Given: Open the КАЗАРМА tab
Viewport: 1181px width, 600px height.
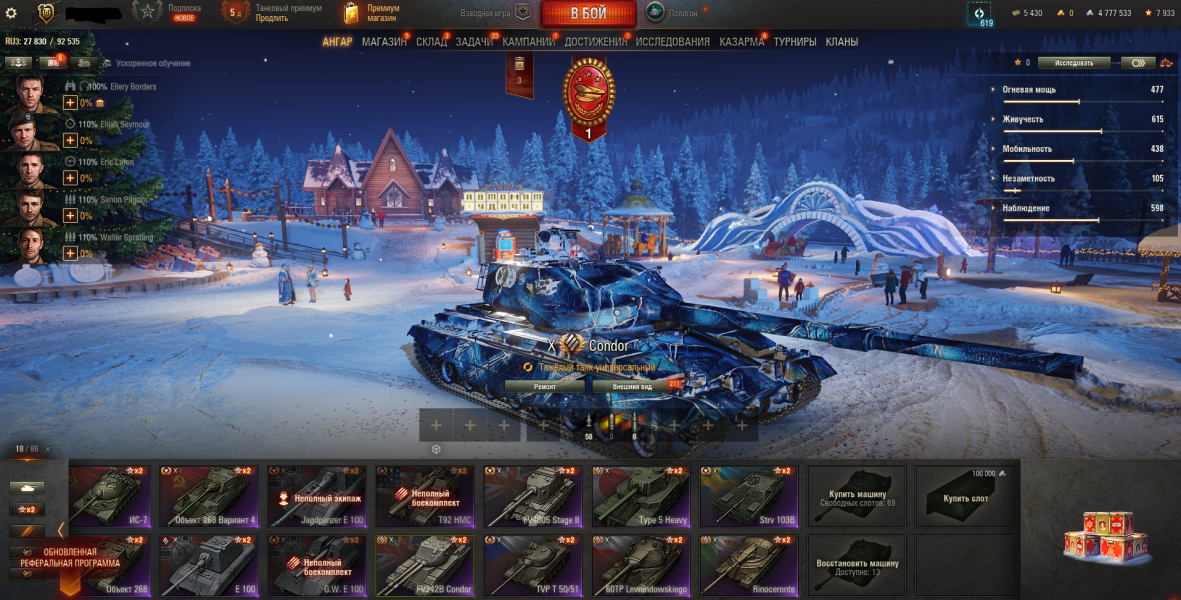Looking at the screenshot, I should click(741, 42).
